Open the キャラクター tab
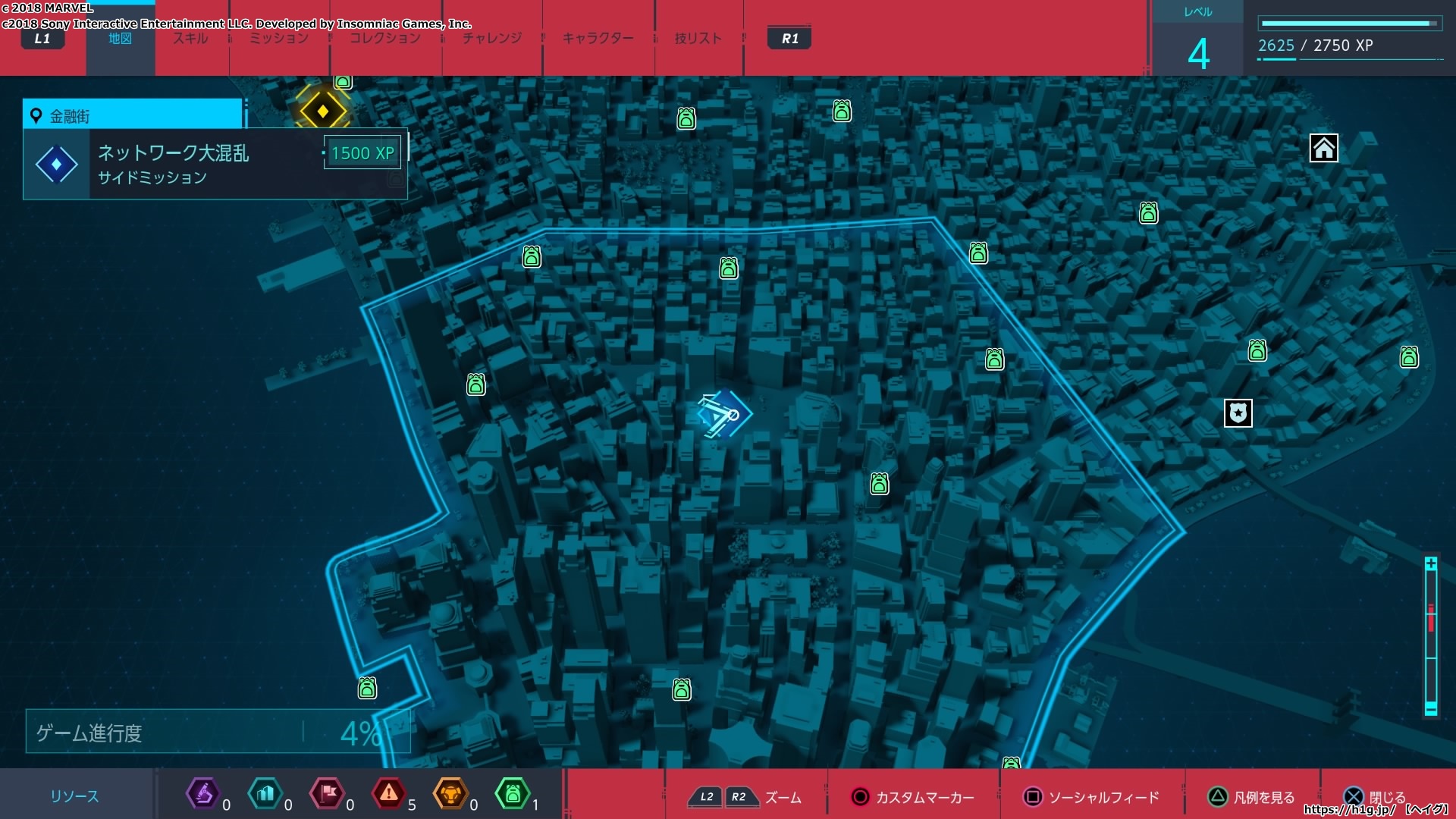1456x819 pixels. pos(598,39)
